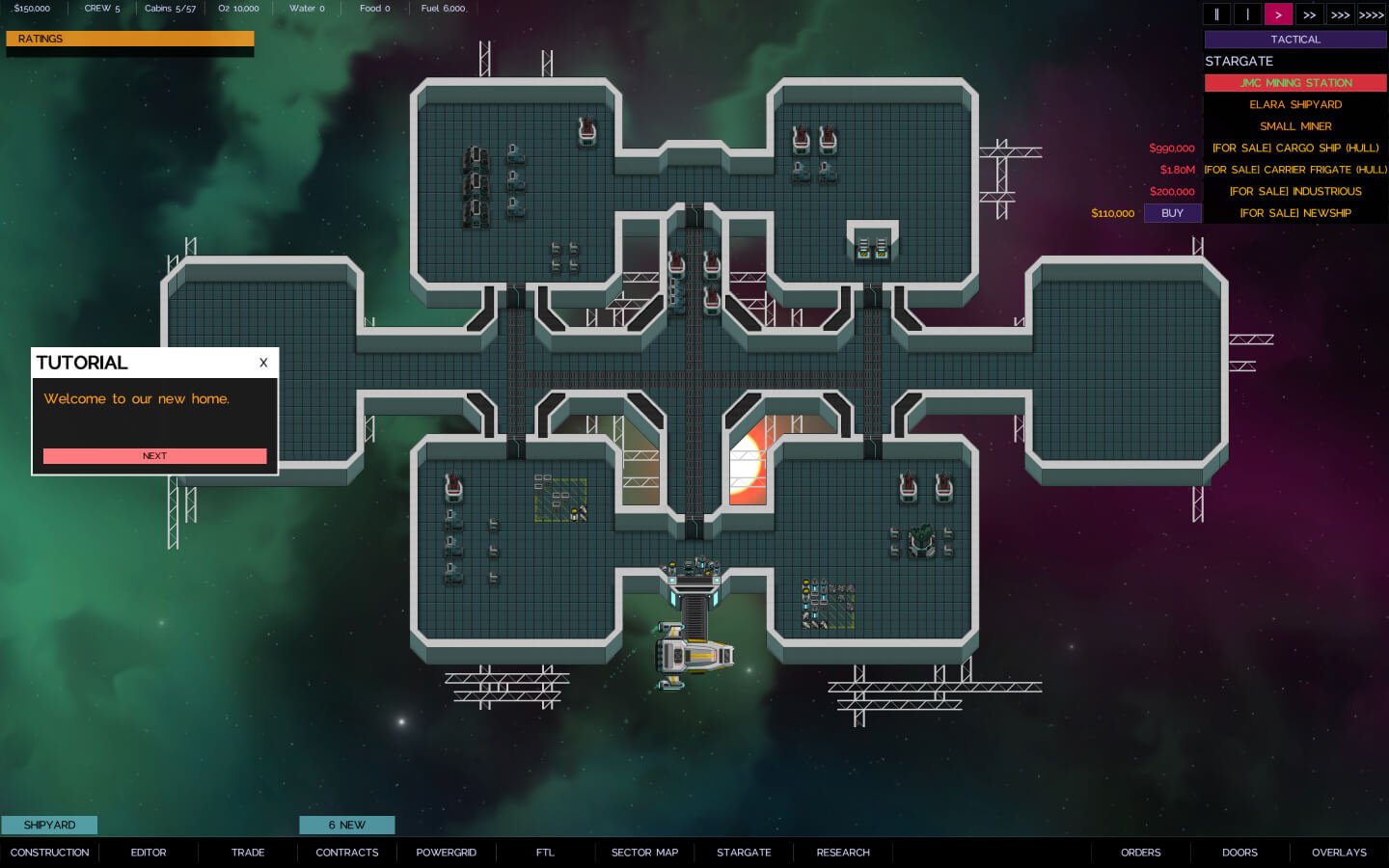
Task: Click the orange RATINGS bar
Action: point(130,39)
